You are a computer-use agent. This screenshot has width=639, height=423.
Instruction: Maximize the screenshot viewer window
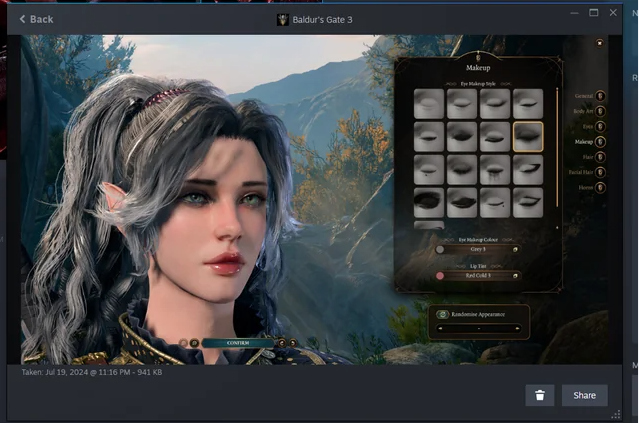[x=594, y=13]
